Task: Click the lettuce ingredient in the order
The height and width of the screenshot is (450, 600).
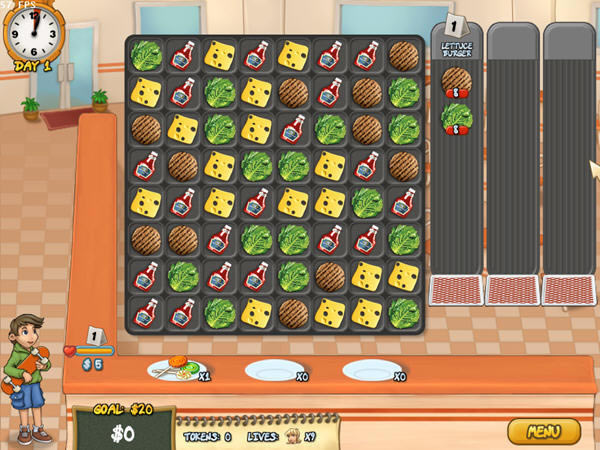Action: pyautogui.click(x=456, y=118)
